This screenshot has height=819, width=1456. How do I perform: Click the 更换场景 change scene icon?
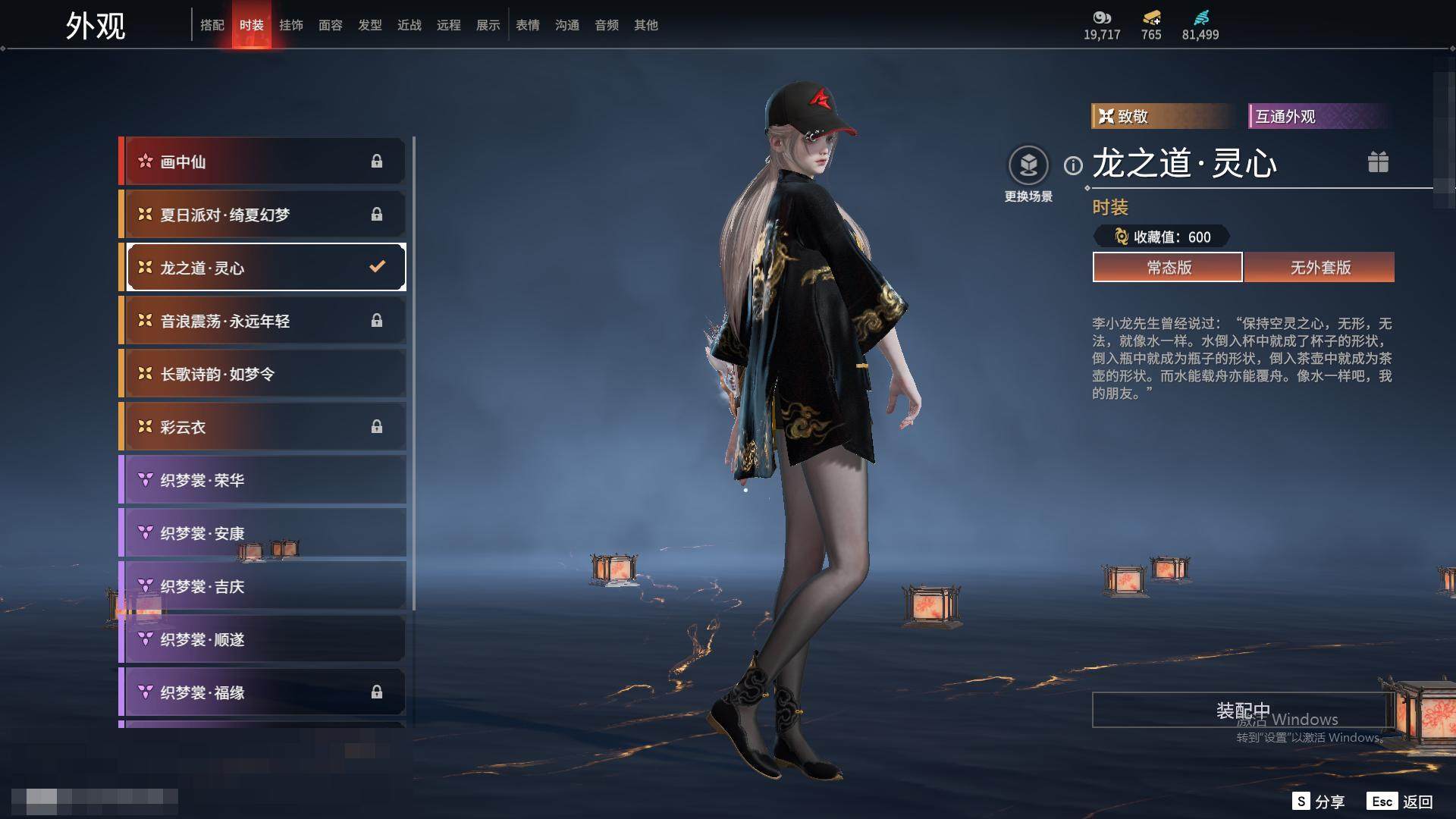(1028, 165)
